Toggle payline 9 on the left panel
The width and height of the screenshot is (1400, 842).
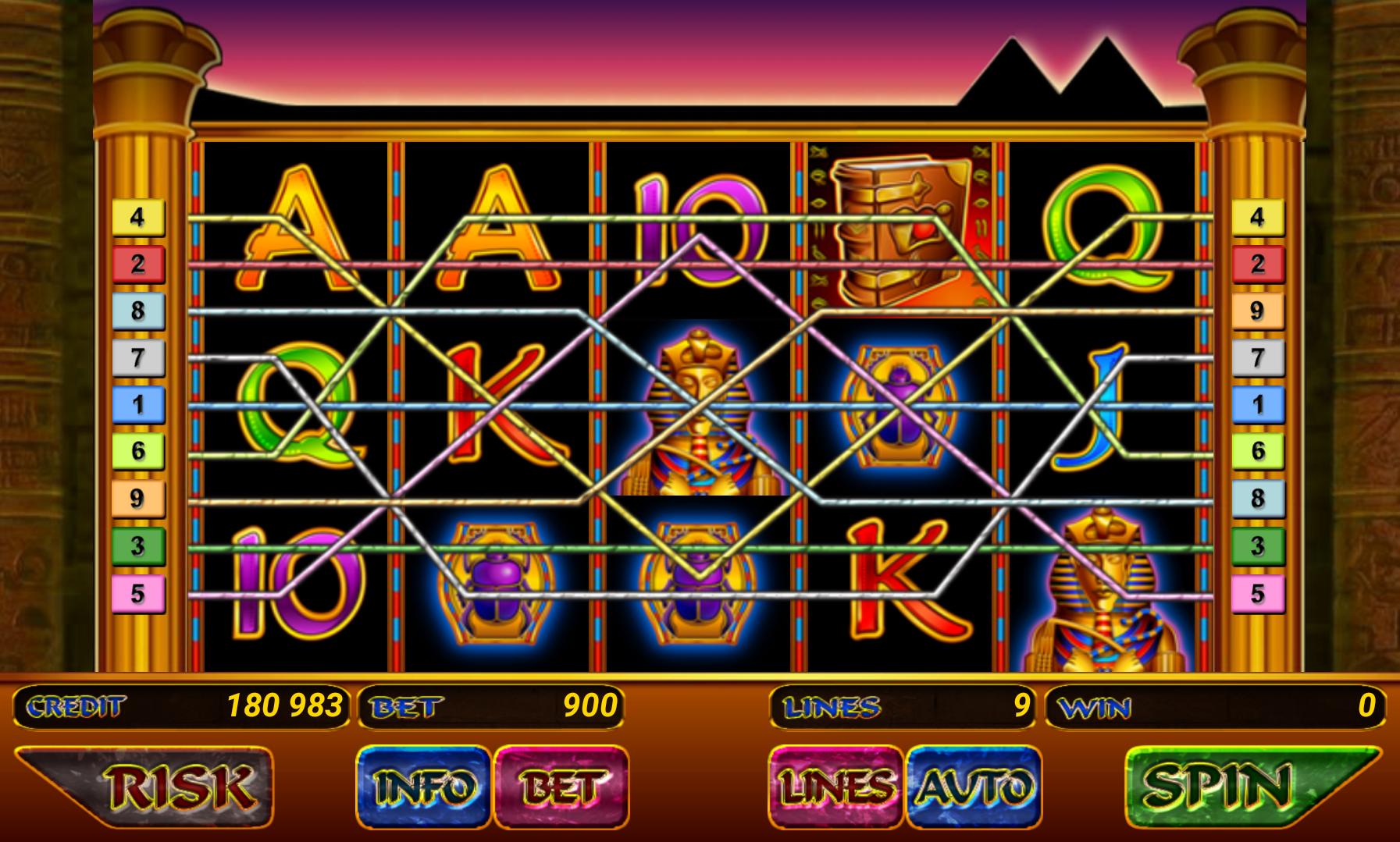(x=139, y=496)
